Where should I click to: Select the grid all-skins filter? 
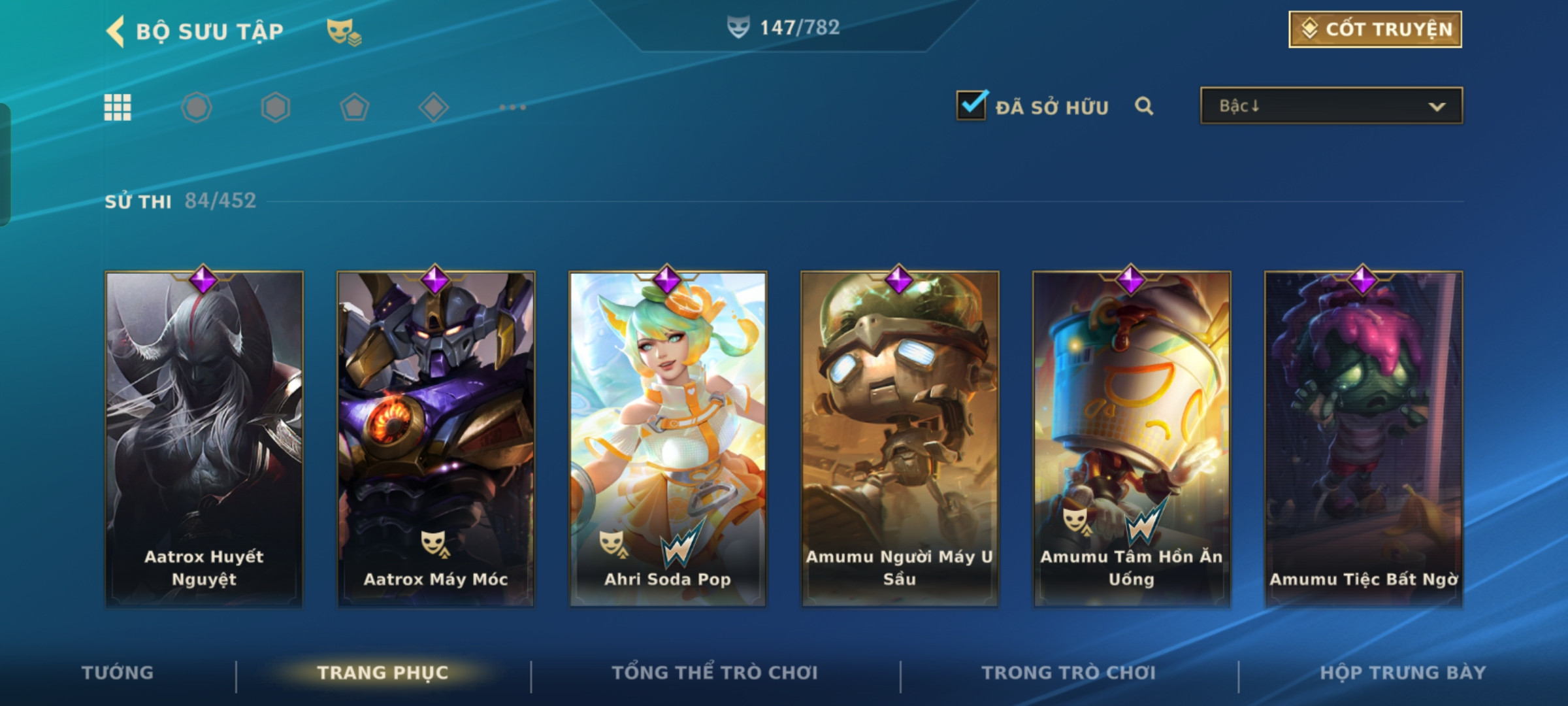118,107
